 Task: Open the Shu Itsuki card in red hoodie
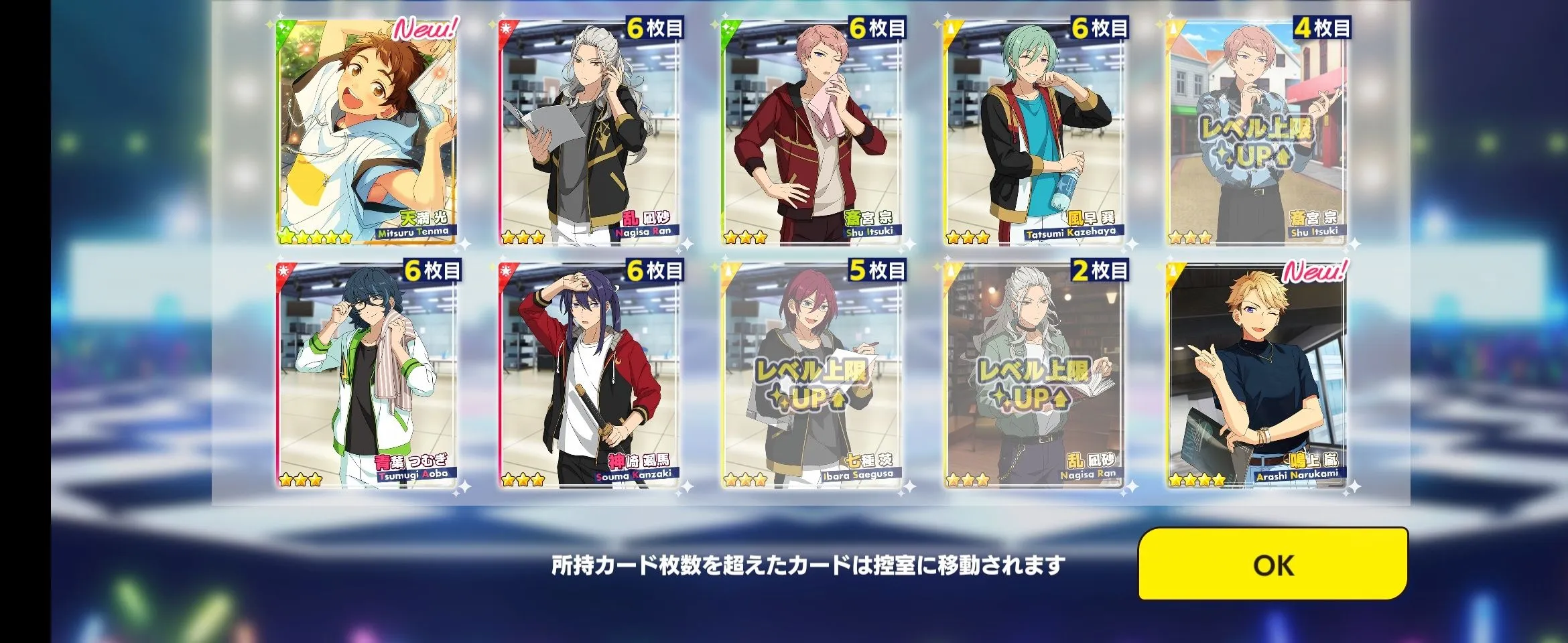click(811, 134)
